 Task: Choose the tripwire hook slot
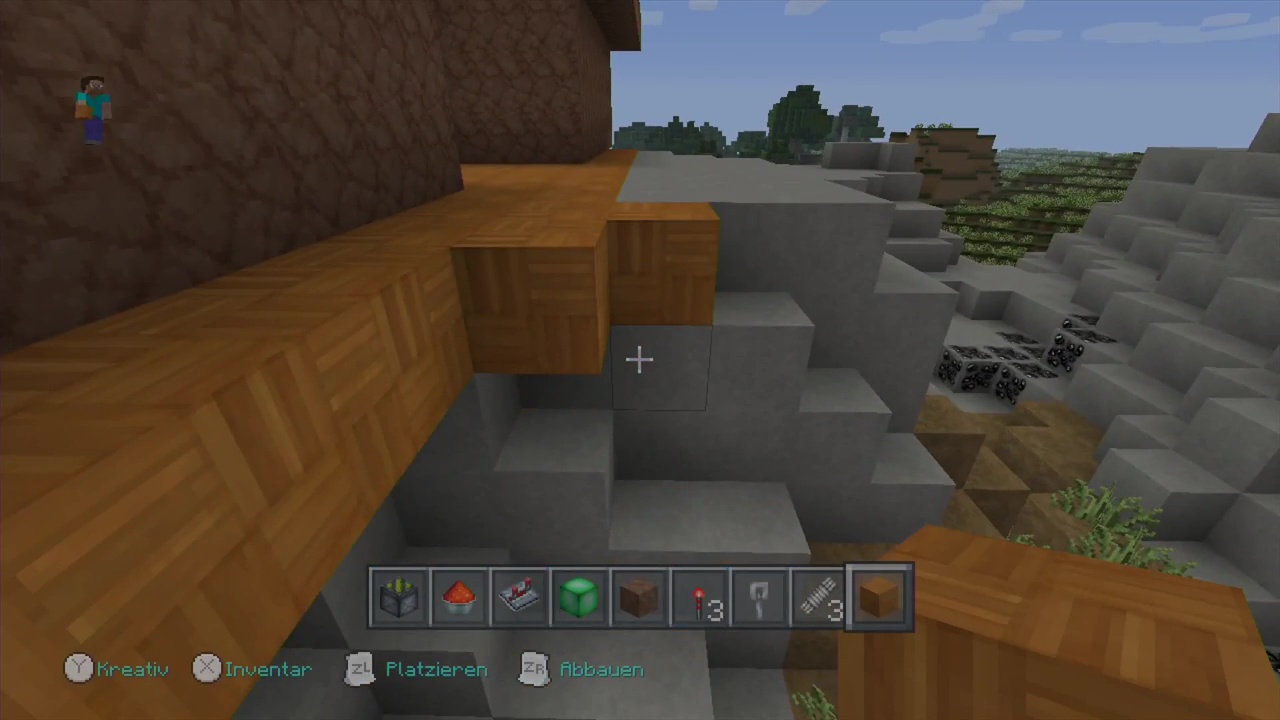759,598
